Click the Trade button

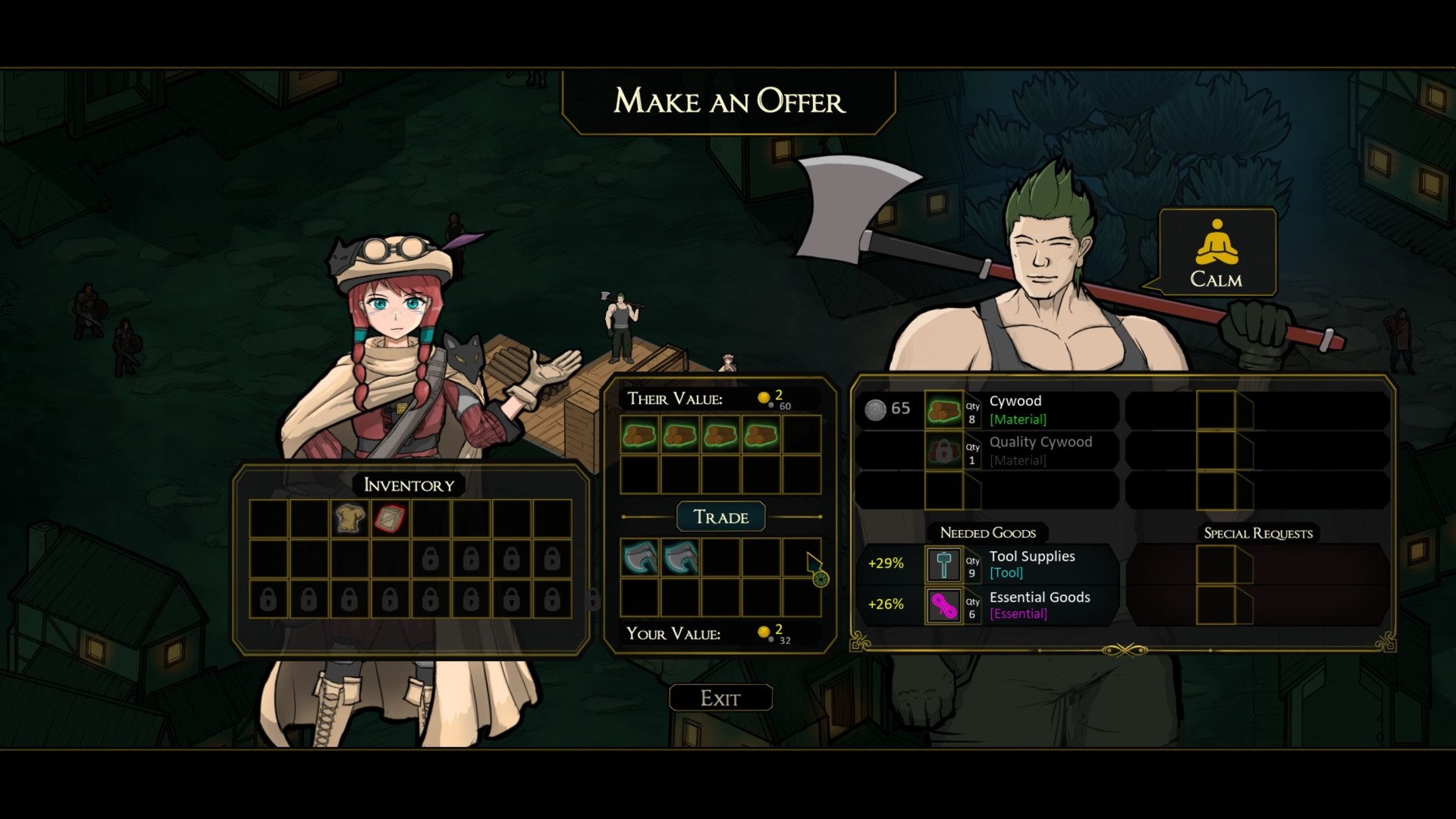pos(720,516)
